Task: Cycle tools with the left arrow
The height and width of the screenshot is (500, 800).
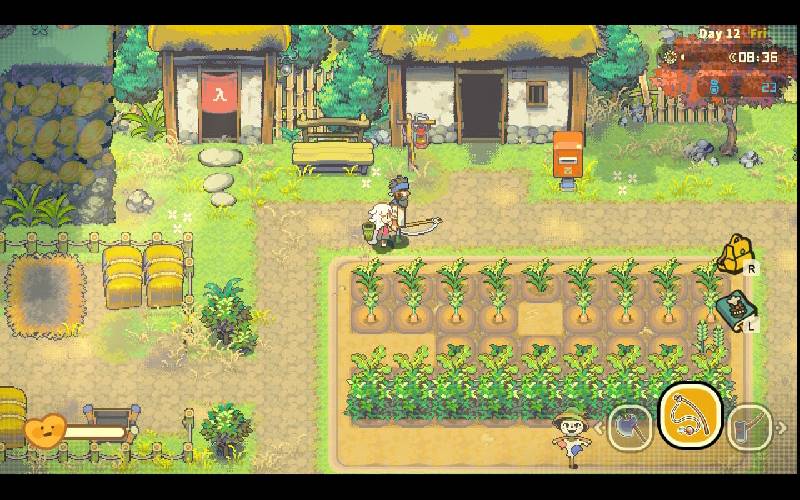Action: (600, 428)
